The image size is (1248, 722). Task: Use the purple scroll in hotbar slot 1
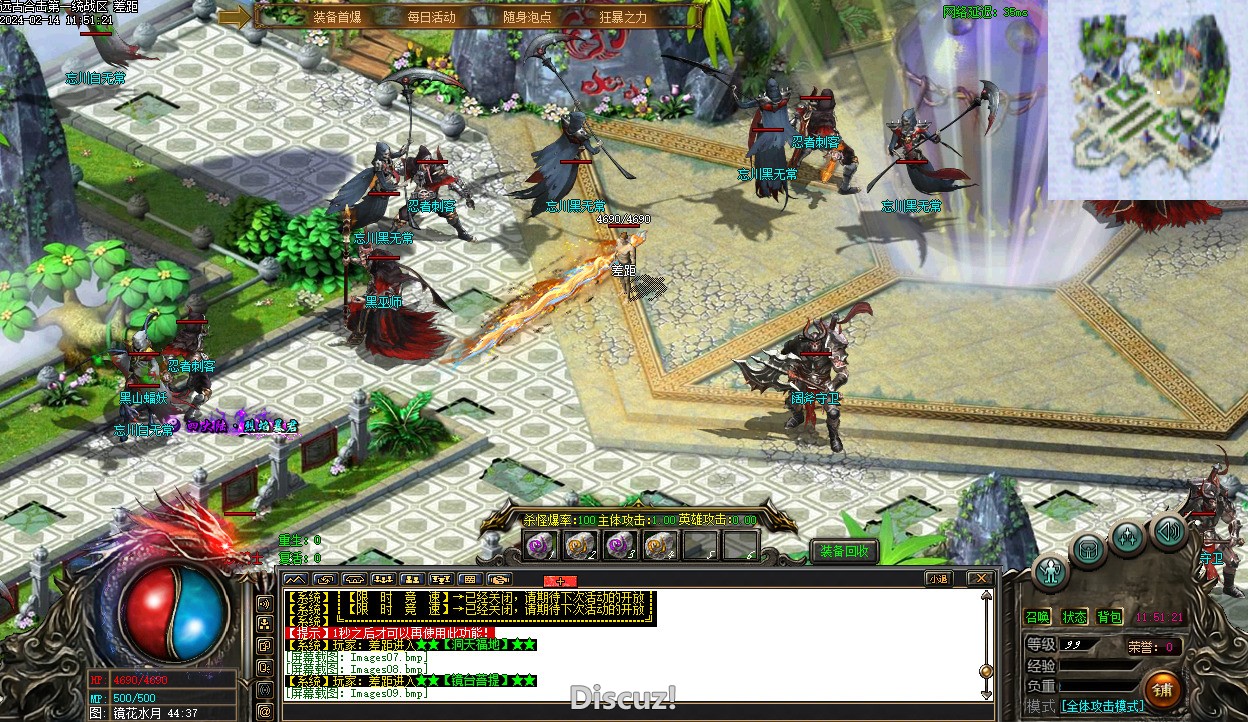click(x=541, y=545)
